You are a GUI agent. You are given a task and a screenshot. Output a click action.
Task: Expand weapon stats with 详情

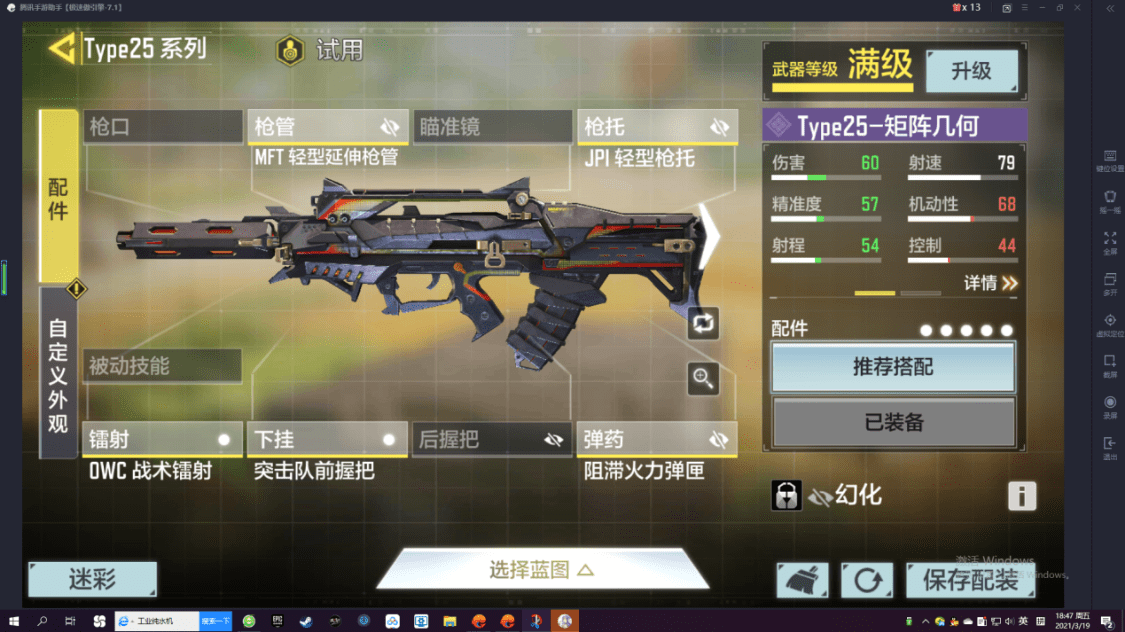(x=990, y=283)
